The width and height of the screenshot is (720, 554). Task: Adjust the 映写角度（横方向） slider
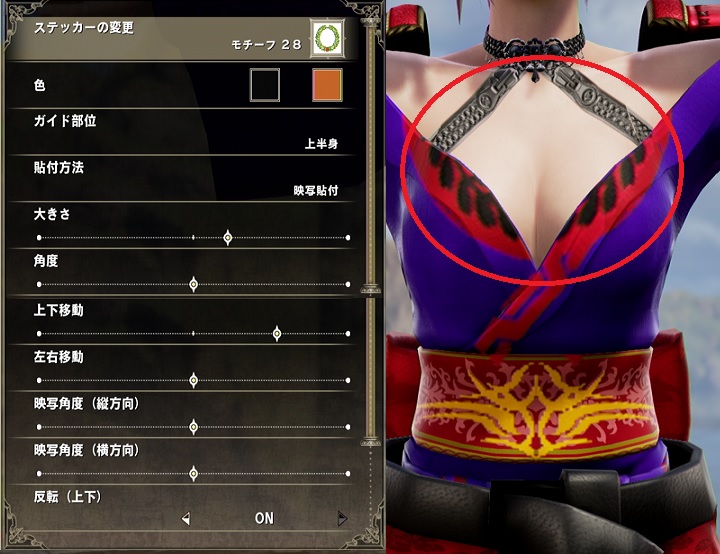[193, 474]
